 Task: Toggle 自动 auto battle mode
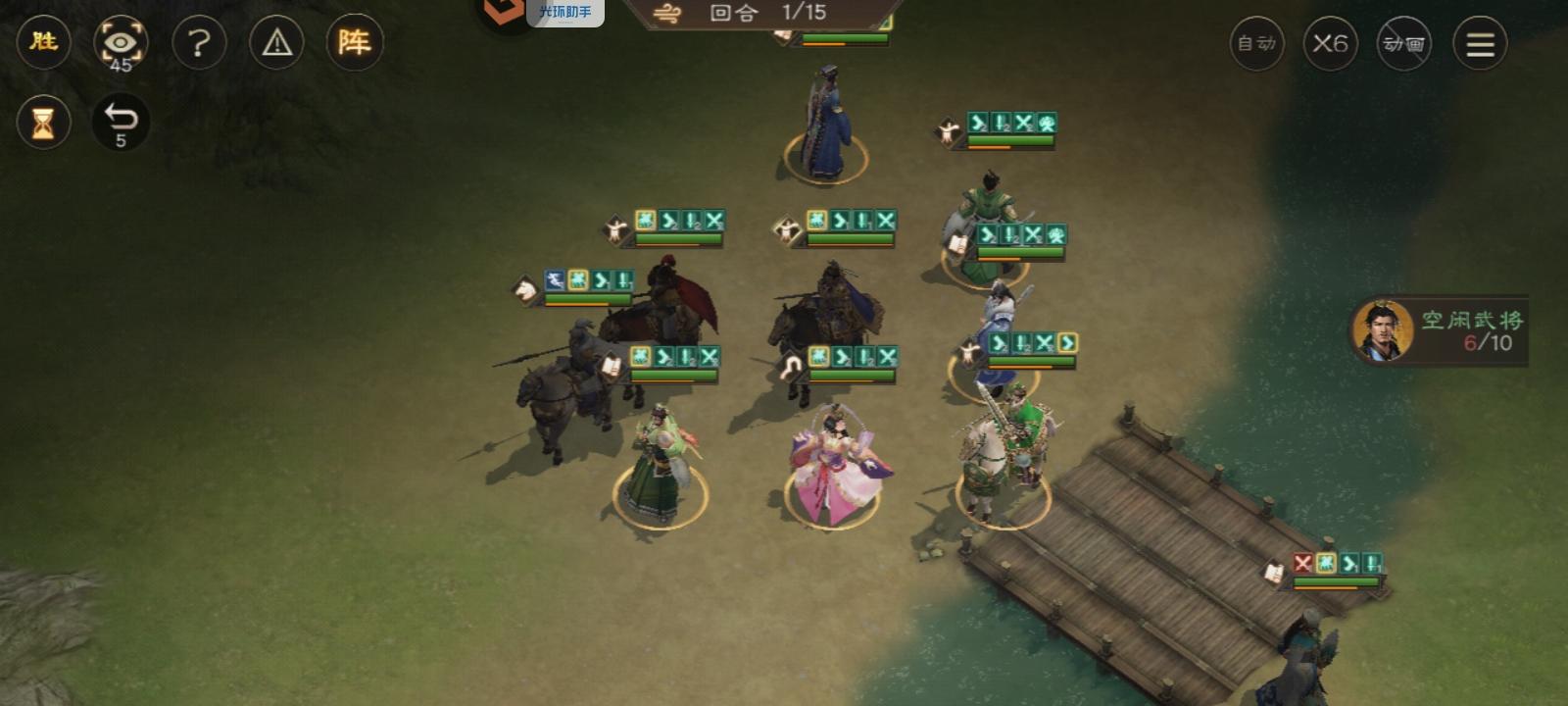click(x=1255, y=44)
